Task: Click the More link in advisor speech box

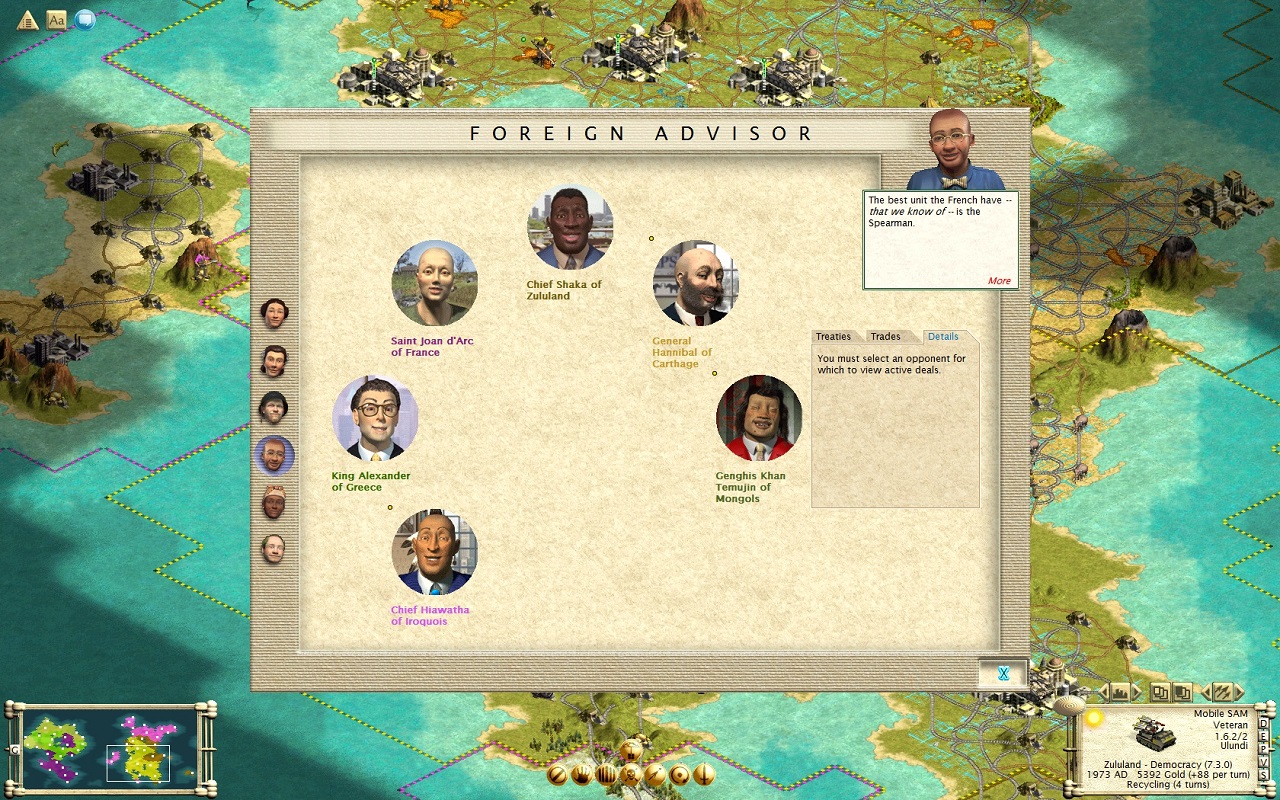Action: coord(999,281)
